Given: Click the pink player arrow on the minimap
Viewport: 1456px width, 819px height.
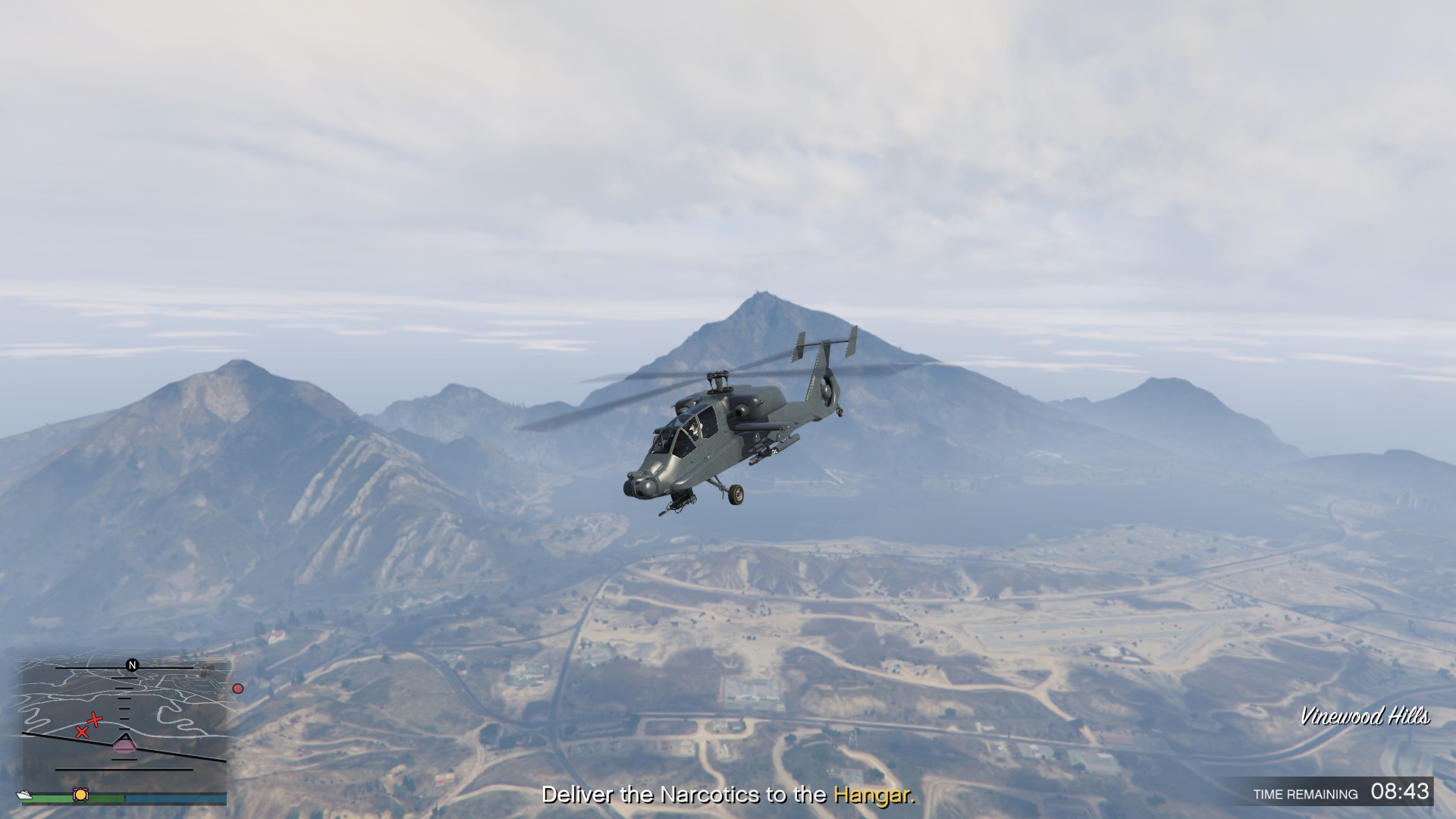Looking at the screenshot, I should [126, 744].
